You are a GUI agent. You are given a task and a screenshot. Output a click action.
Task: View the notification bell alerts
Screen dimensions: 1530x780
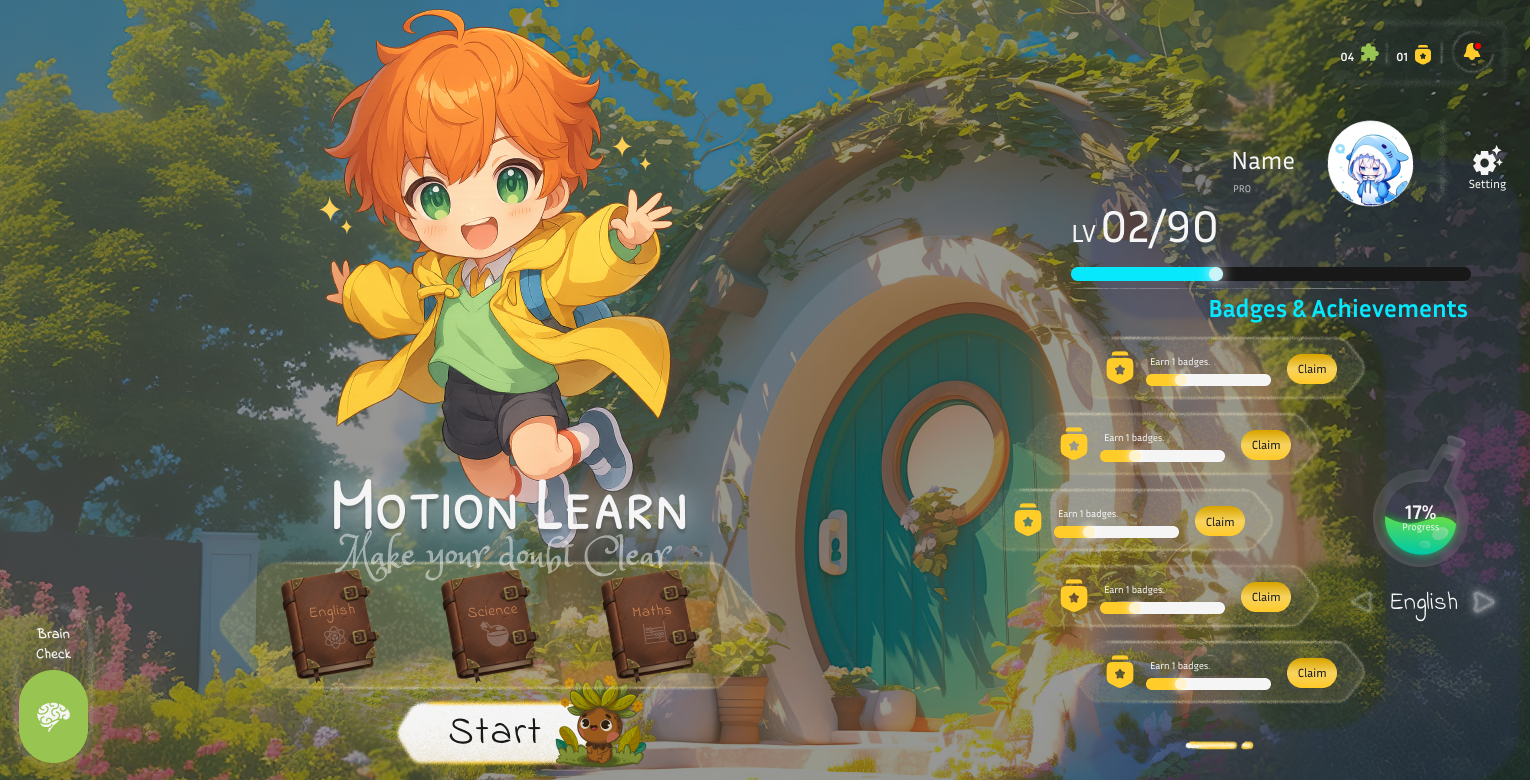point(1472,52)
